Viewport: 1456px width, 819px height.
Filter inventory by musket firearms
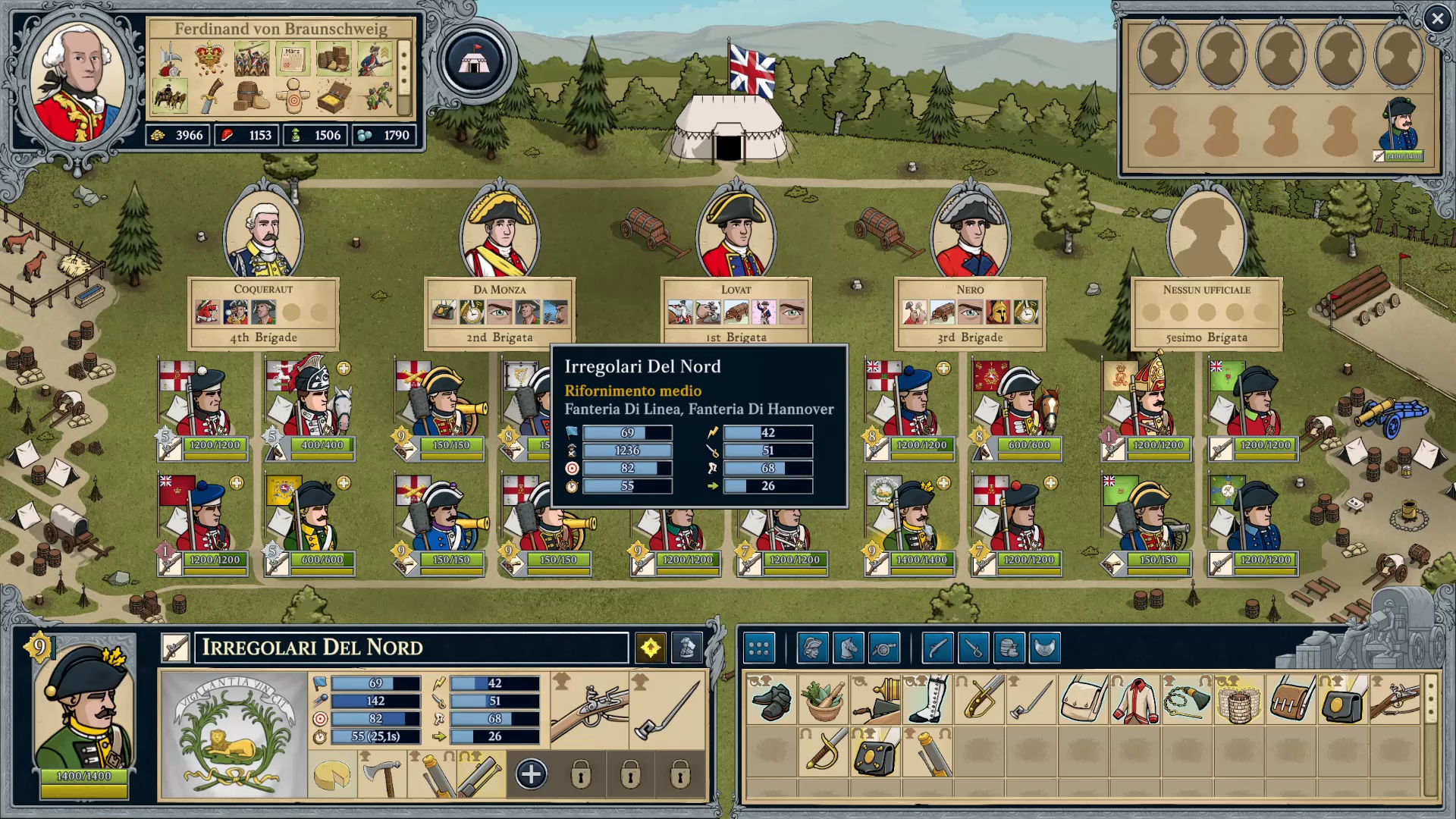tap(937, 648)
